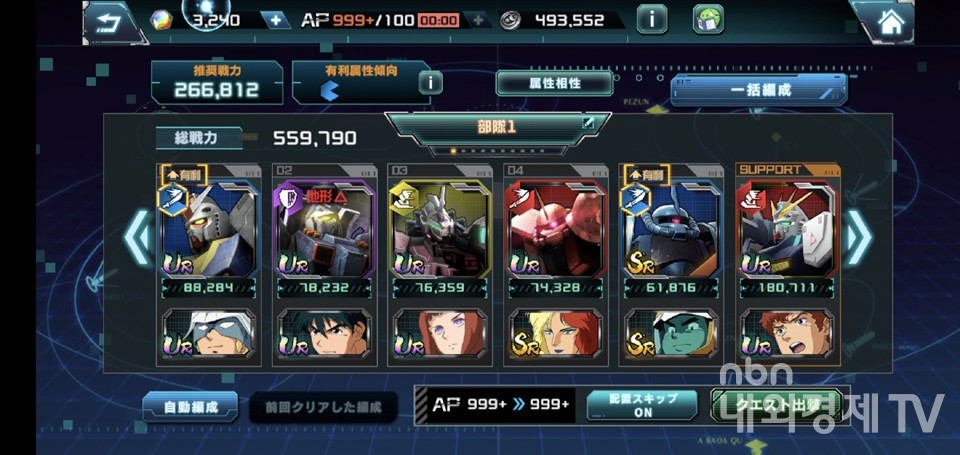The image size is (960, 455).
Task: Select the SUPPORT unit with 180,711 power
Action: click(x=787, y=228)
